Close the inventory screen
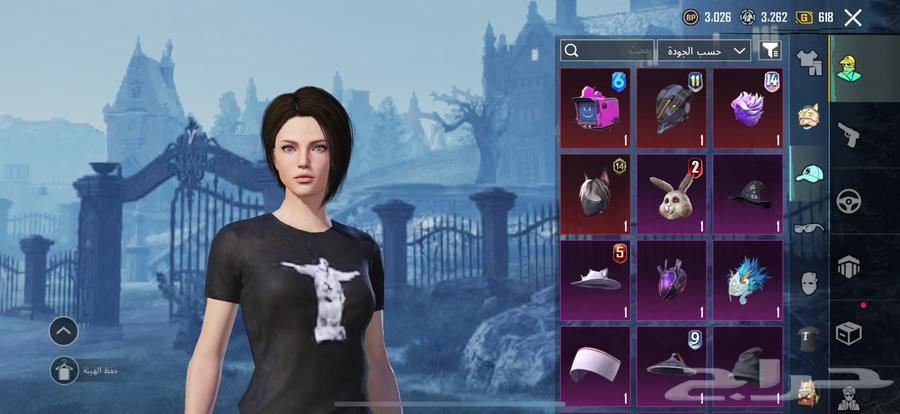 tap(853, 17)
